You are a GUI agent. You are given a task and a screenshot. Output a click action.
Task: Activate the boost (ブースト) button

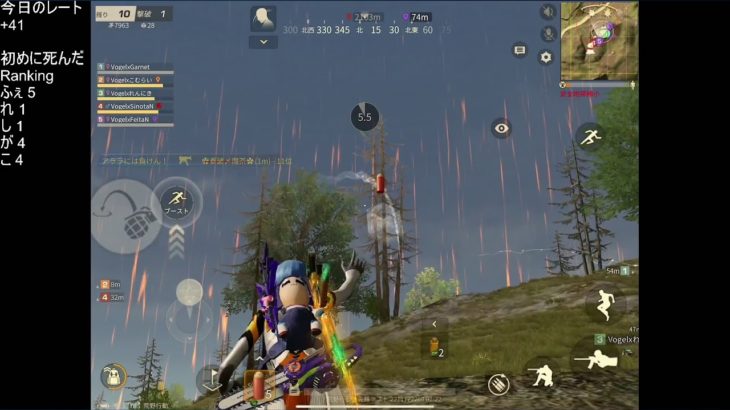pyautogui.click(x=177, y=202)
